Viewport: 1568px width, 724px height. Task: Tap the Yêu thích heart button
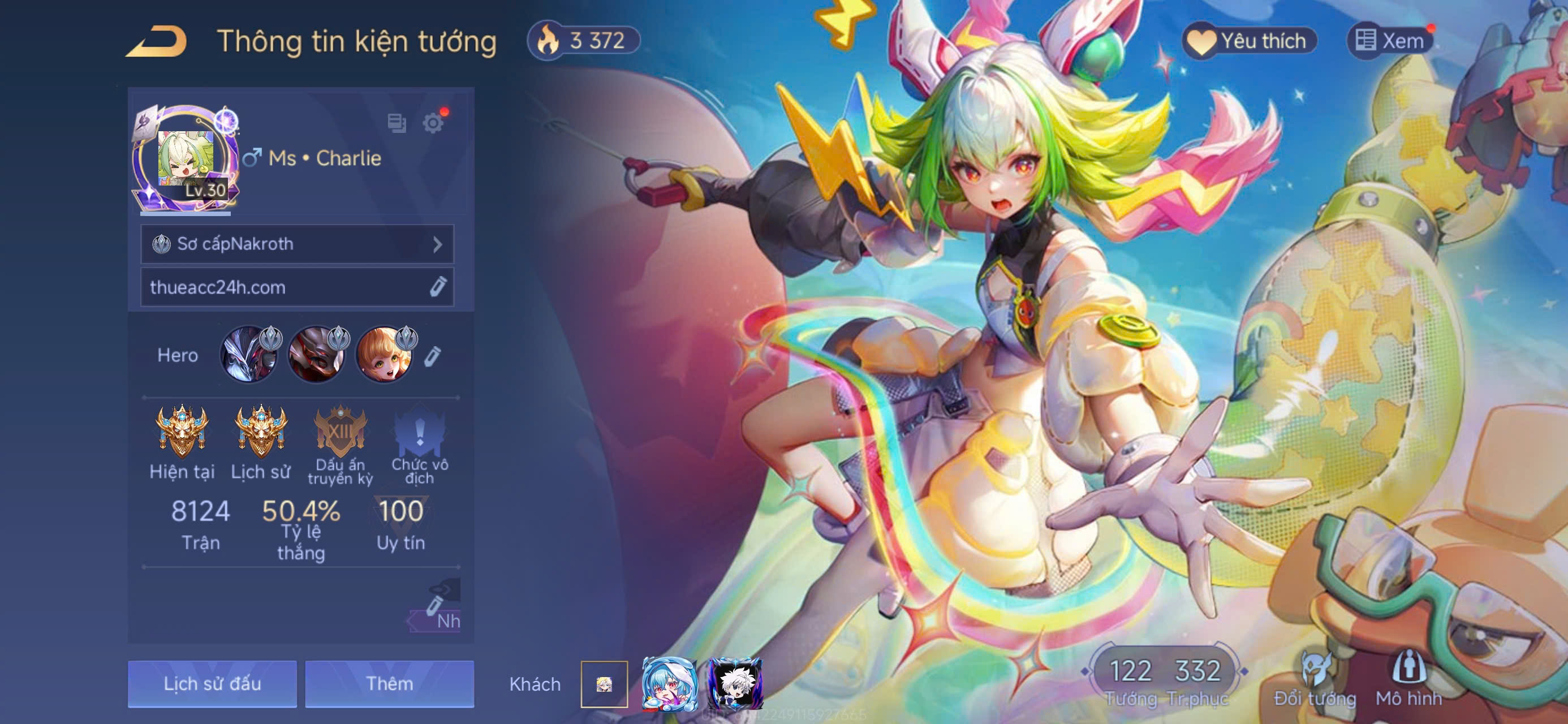coord(1249,41)
